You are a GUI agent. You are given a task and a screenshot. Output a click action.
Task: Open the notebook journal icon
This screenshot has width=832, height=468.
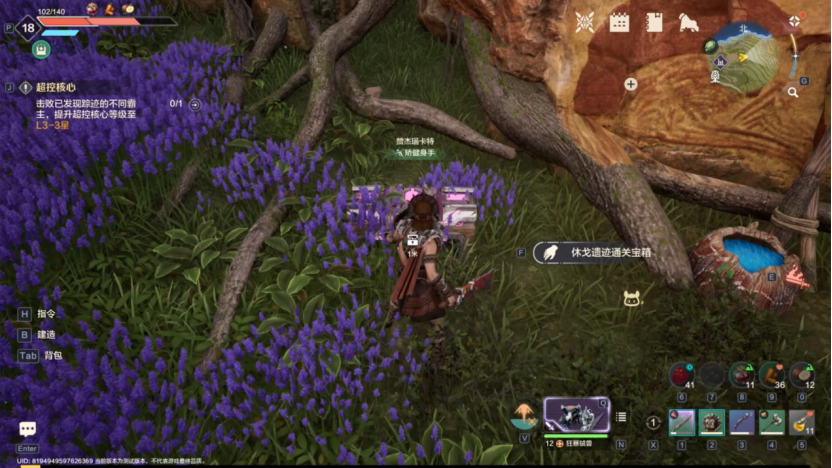[x=653, y=21]
